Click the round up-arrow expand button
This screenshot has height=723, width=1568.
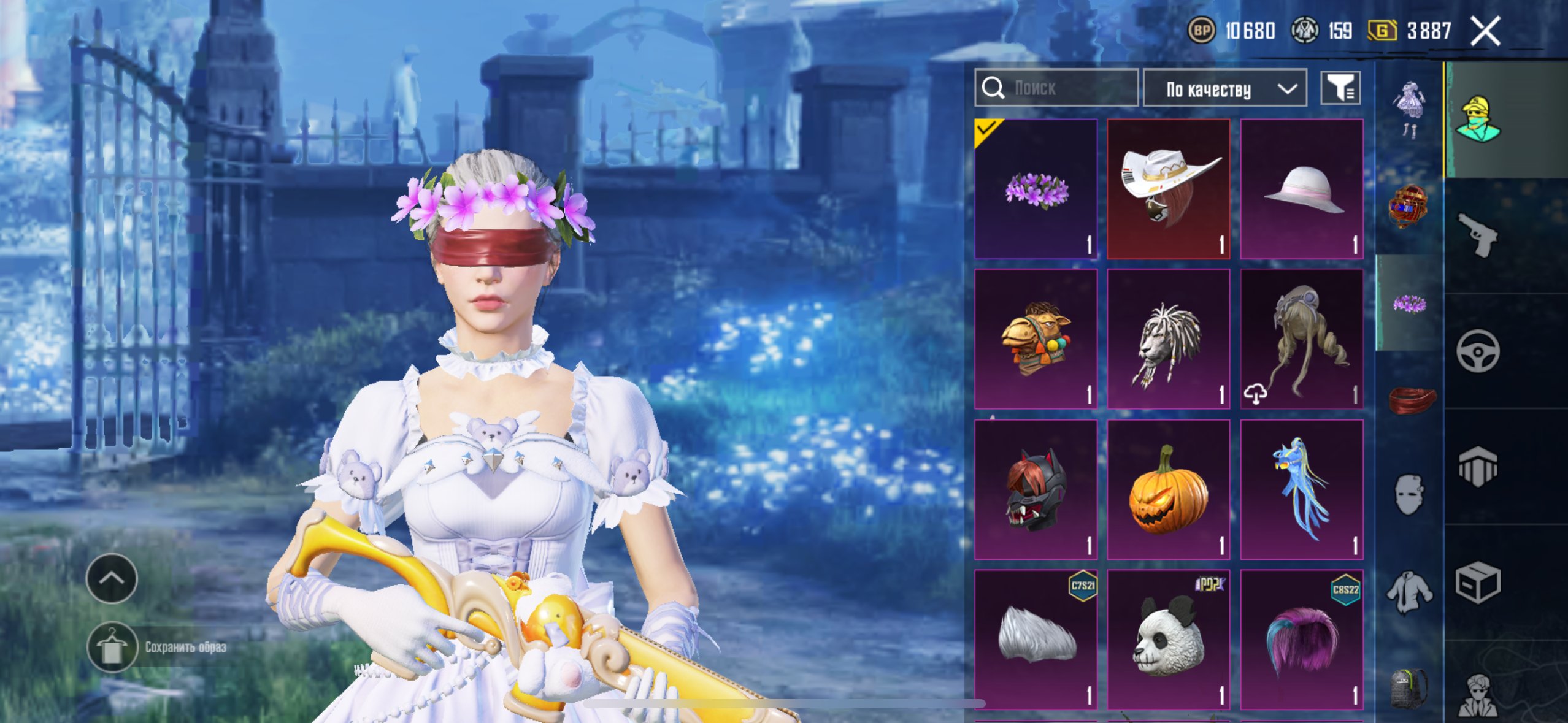pos(112,578)
